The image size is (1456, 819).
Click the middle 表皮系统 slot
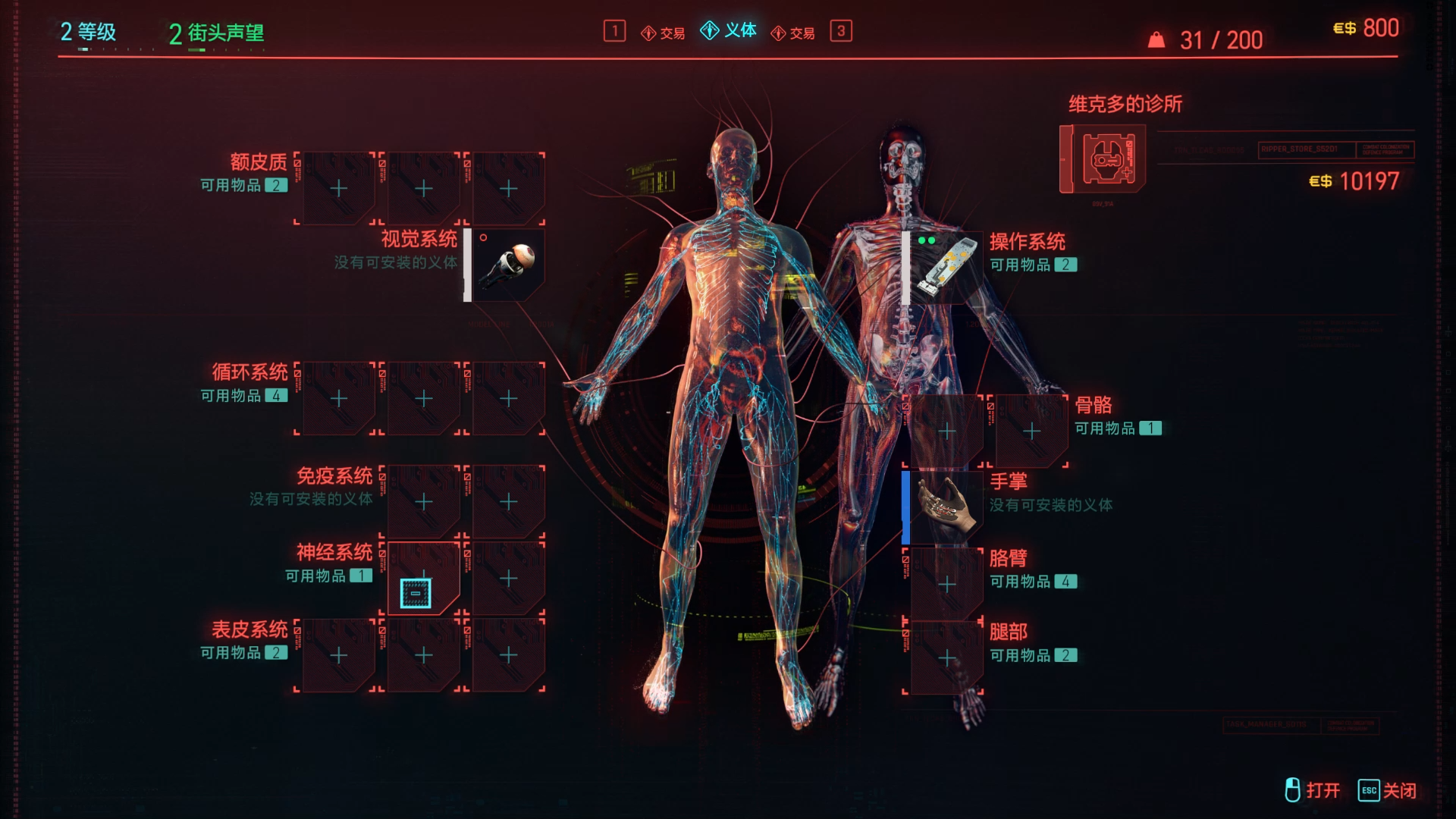[423, 654]
